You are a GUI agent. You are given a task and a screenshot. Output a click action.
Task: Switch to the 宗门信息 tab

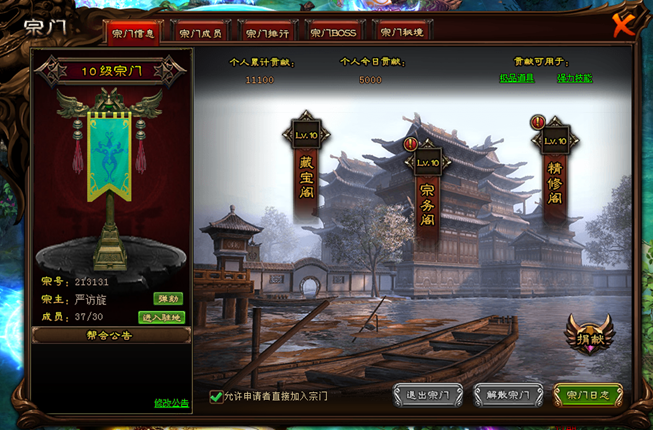point(134,32)
